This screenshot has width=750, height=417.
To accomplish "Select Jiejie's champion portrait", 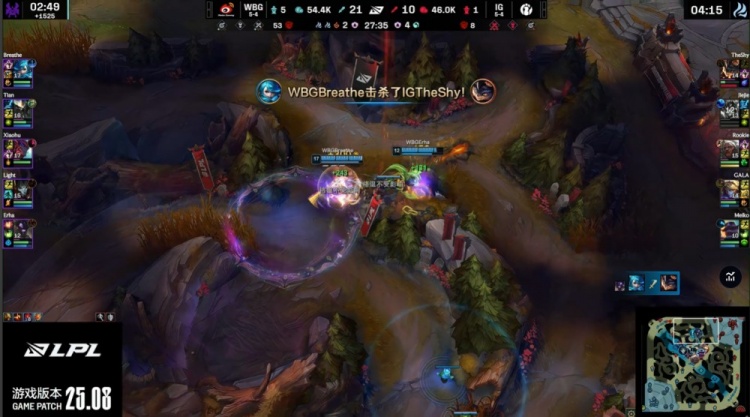I will 729,112.
